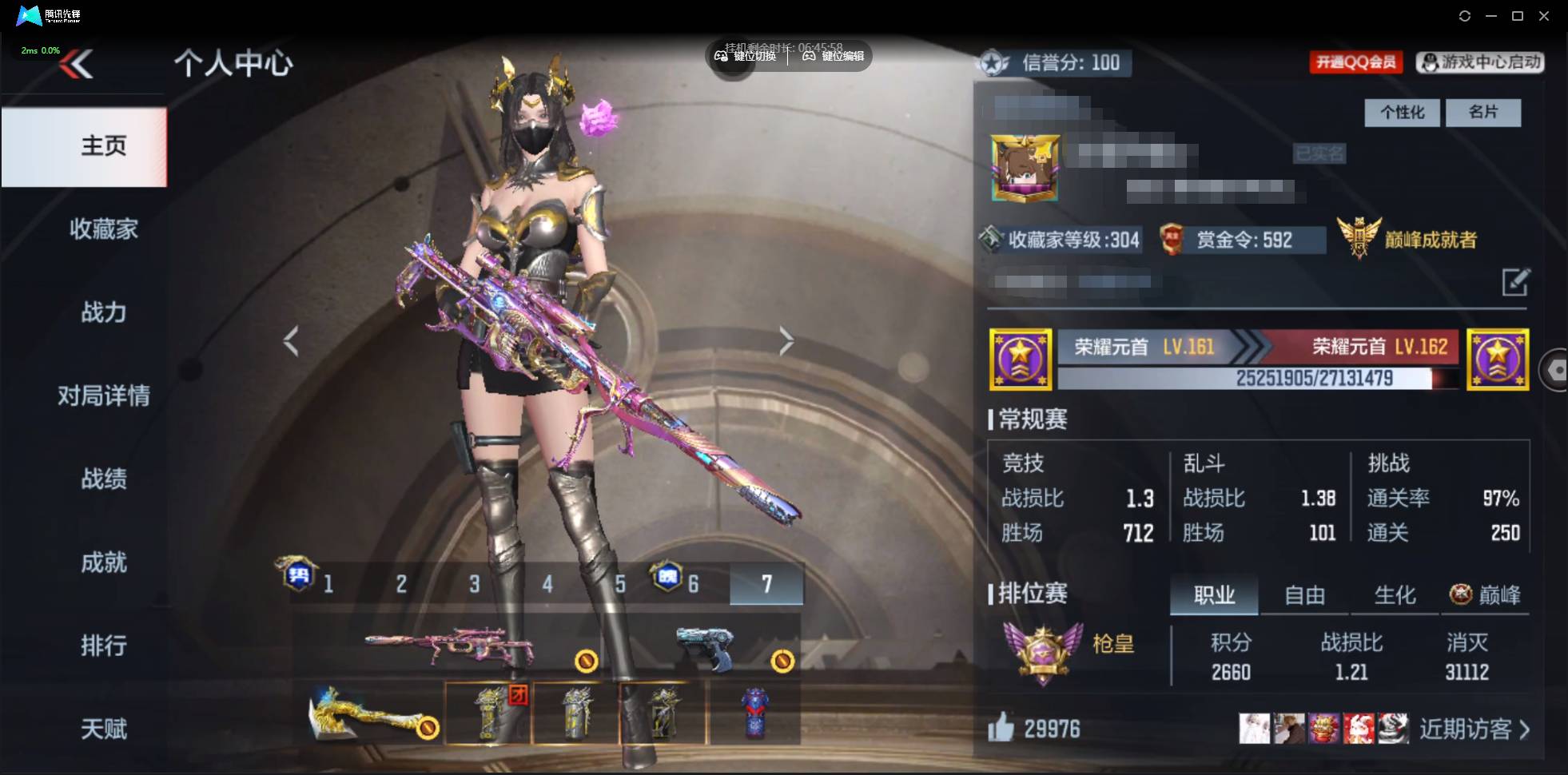Select the 战力 side menu entry

point(103,312)
